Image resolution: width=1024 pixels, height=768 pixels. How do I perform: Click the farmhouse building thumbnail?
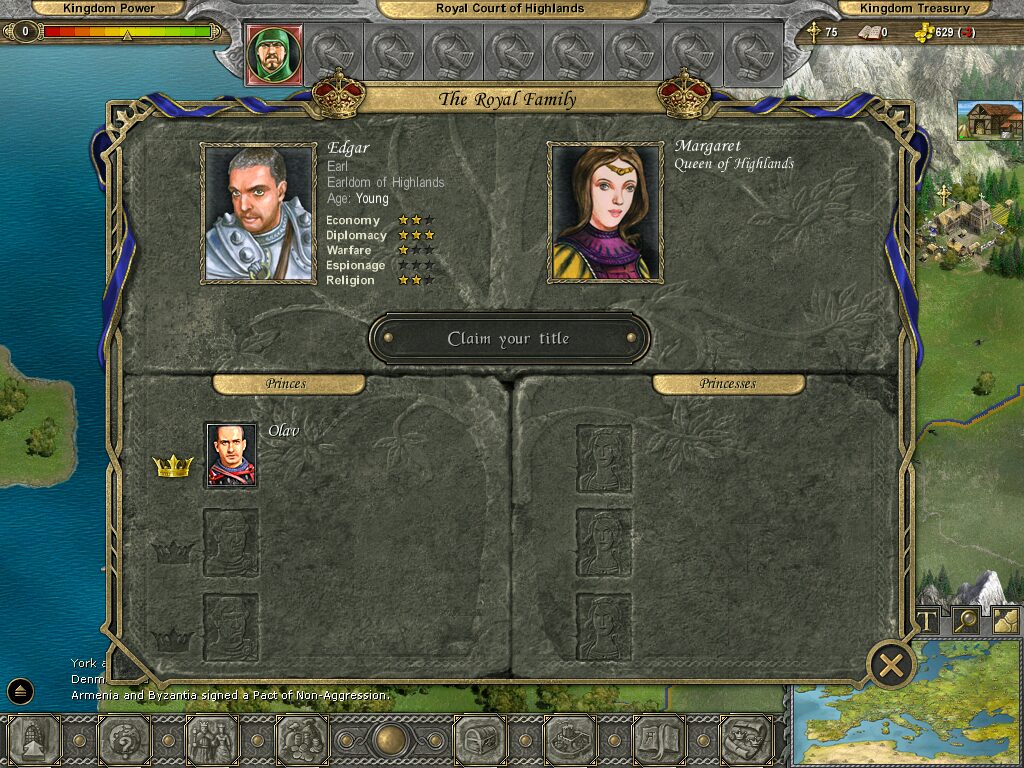click(989, 120)
